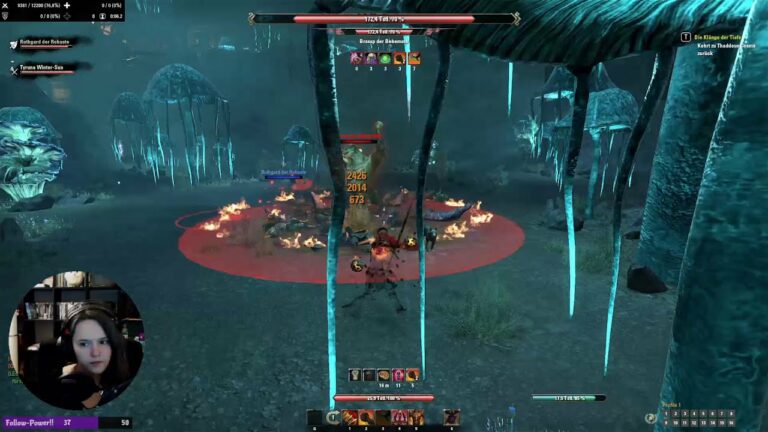Click the empty quickslot beside weapon swap
This screenshot has width=768, height=432.
click(315, 417)
